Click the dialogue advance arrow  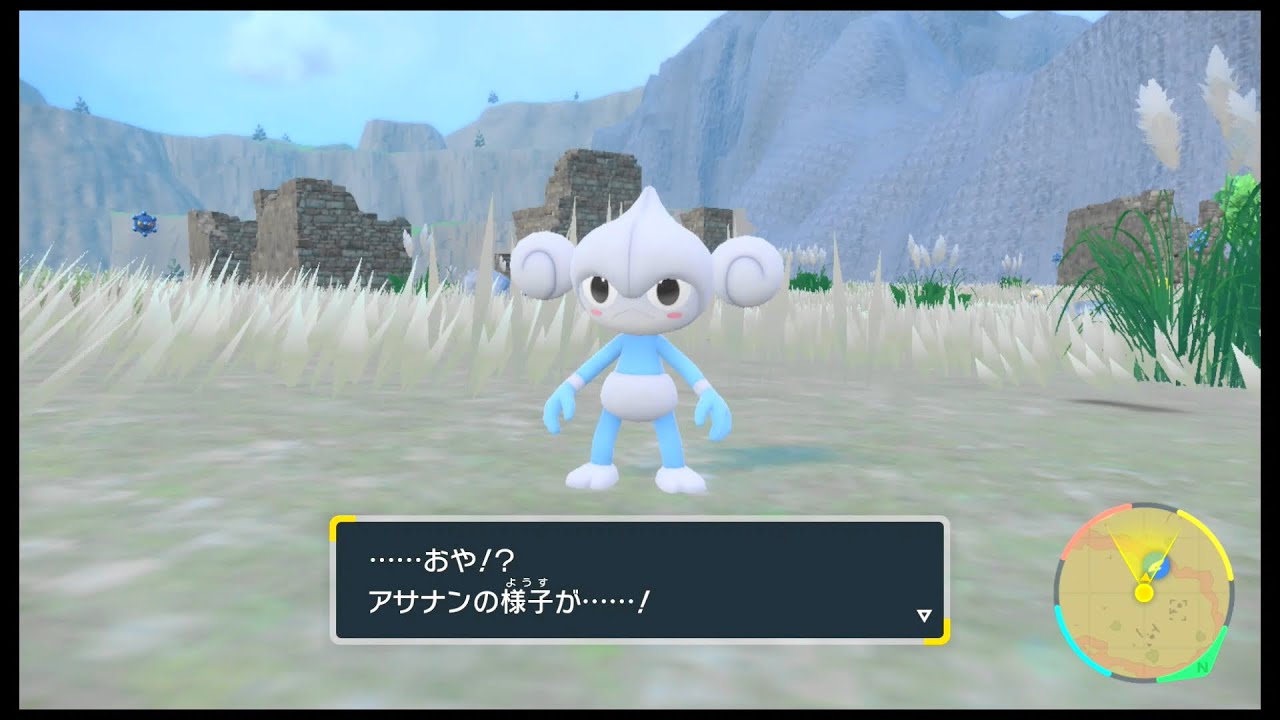[922, 614]
